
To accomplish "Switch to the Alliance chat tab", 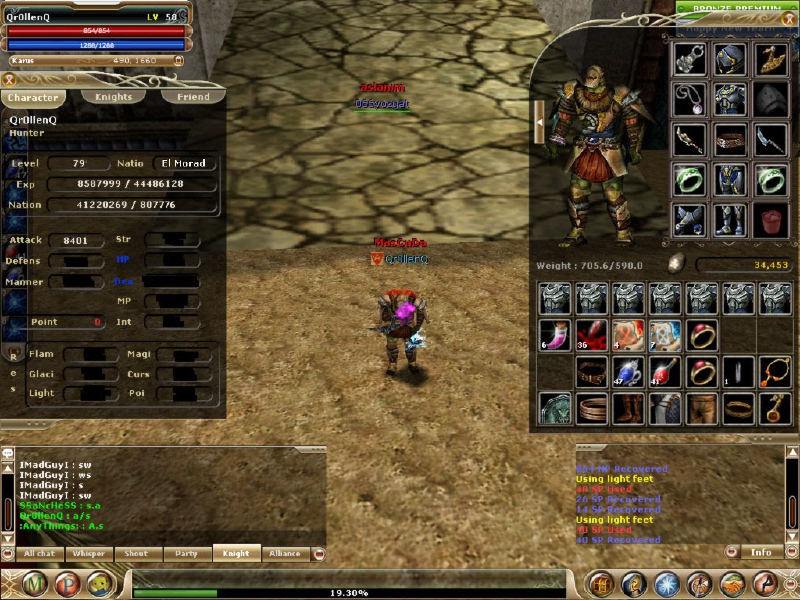I will click(284, 553).
